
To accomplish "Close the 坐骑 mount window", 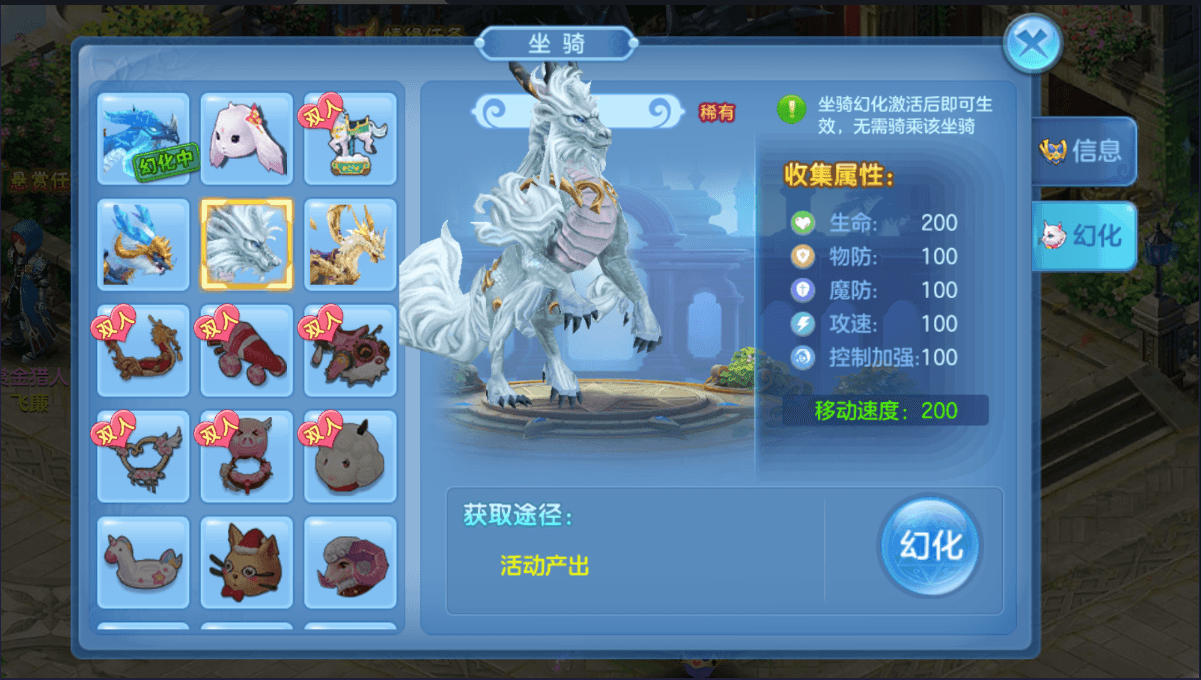I will (x=1032, y=44).
